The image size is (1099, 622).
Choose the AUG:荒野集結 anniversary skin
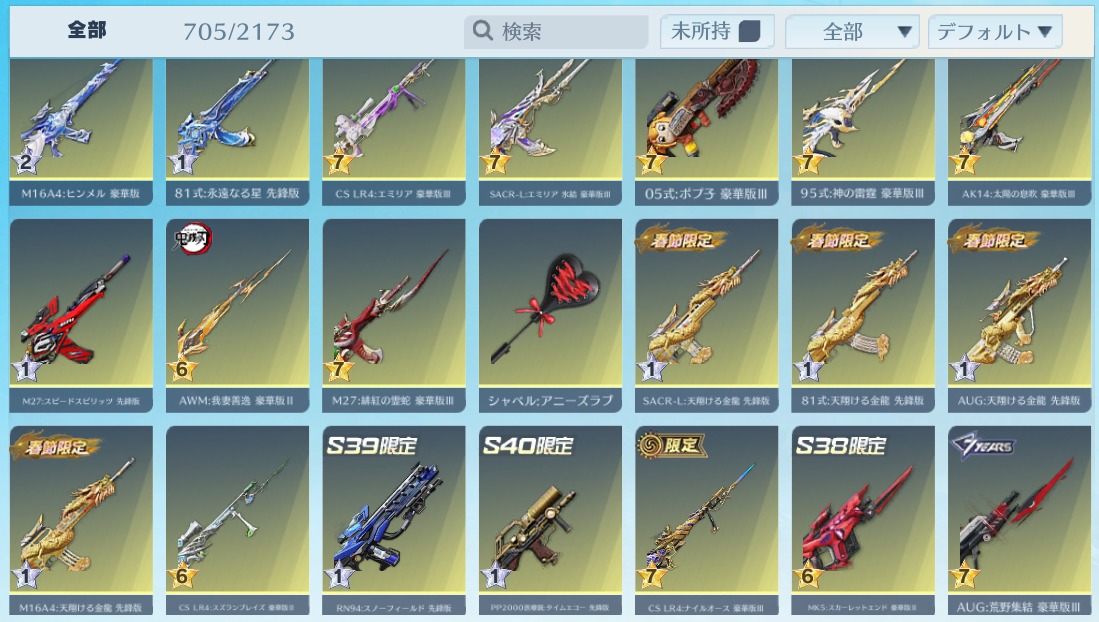tap(1019, 515)
